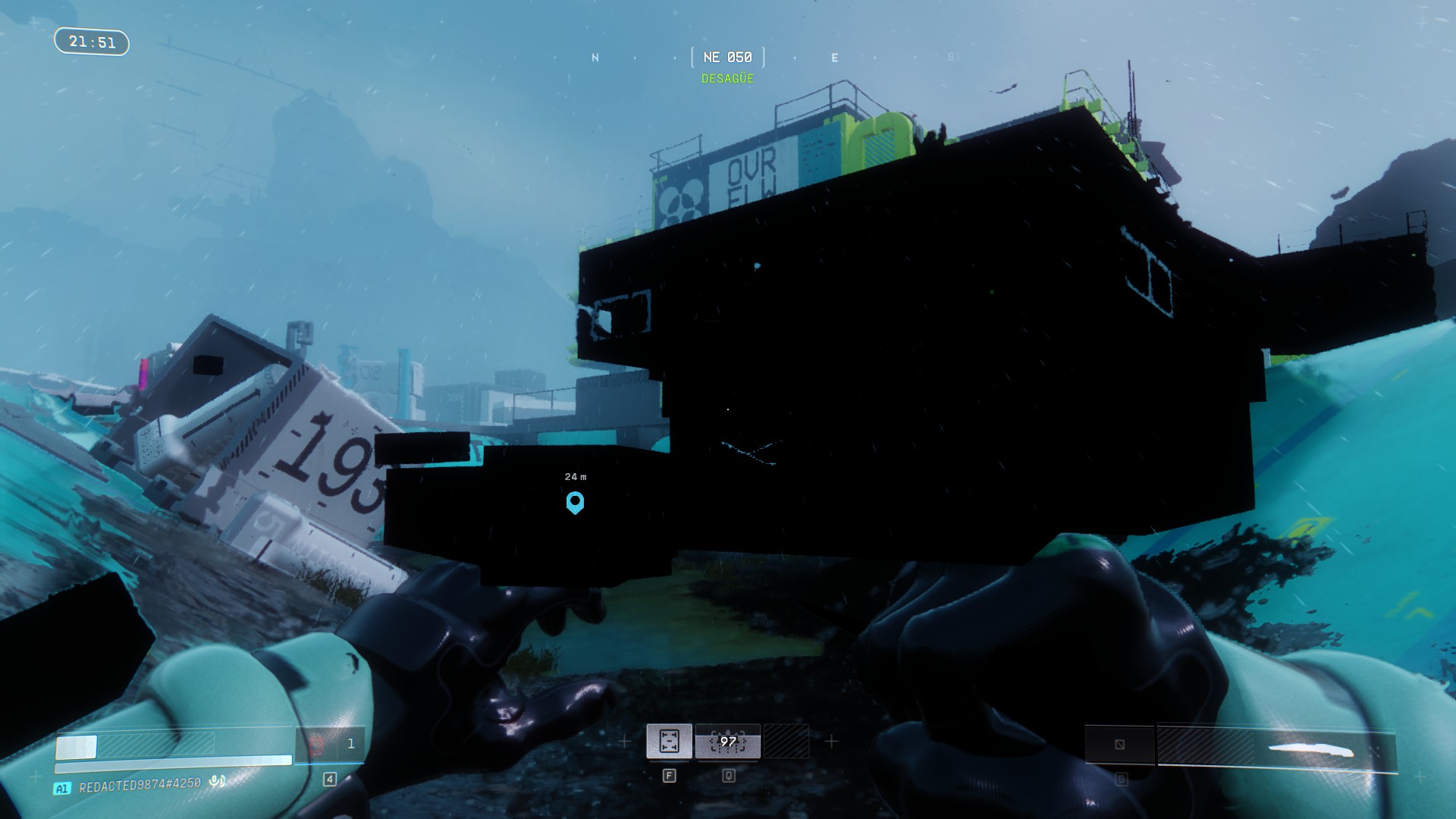Select the blue waypoint marker at 24 m
The image size is (1456, 819).
(575, 502)
